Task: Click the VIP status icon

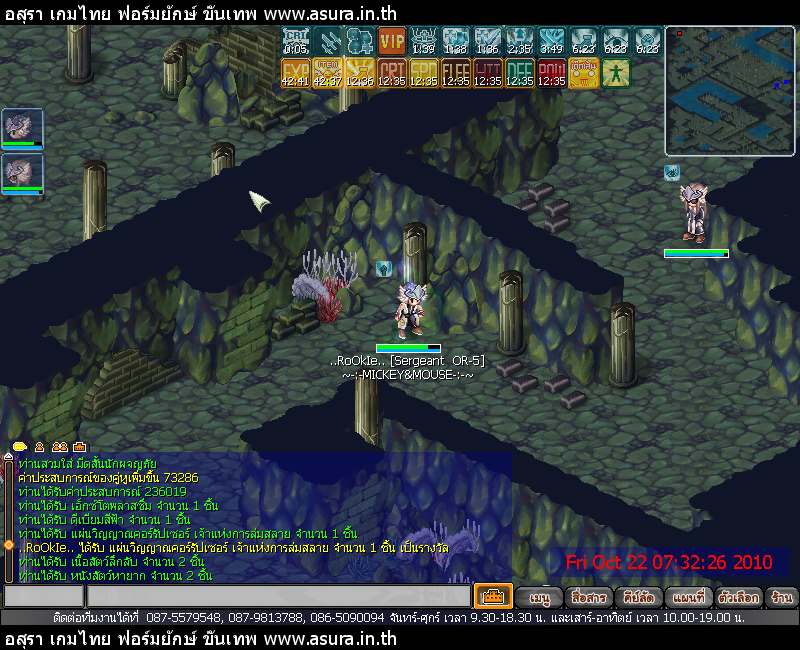Action: coord(392,42)
